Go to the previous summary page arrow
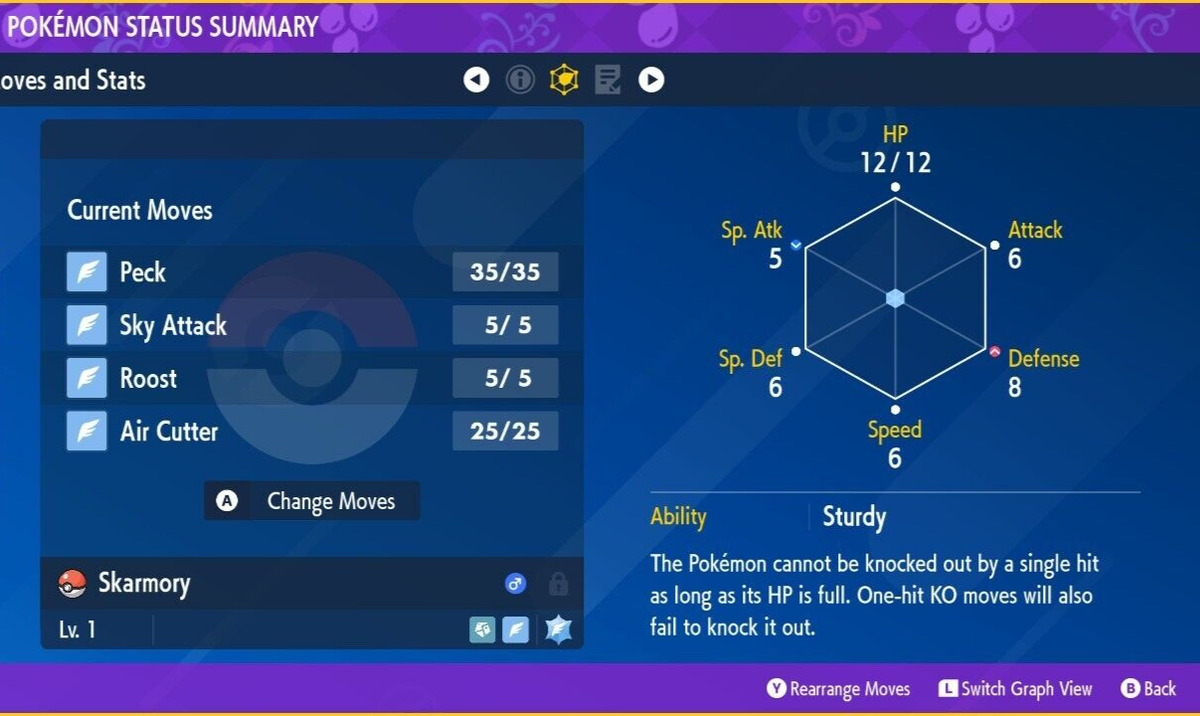This screenshot has width=1200, height=716. click(476, 80)
